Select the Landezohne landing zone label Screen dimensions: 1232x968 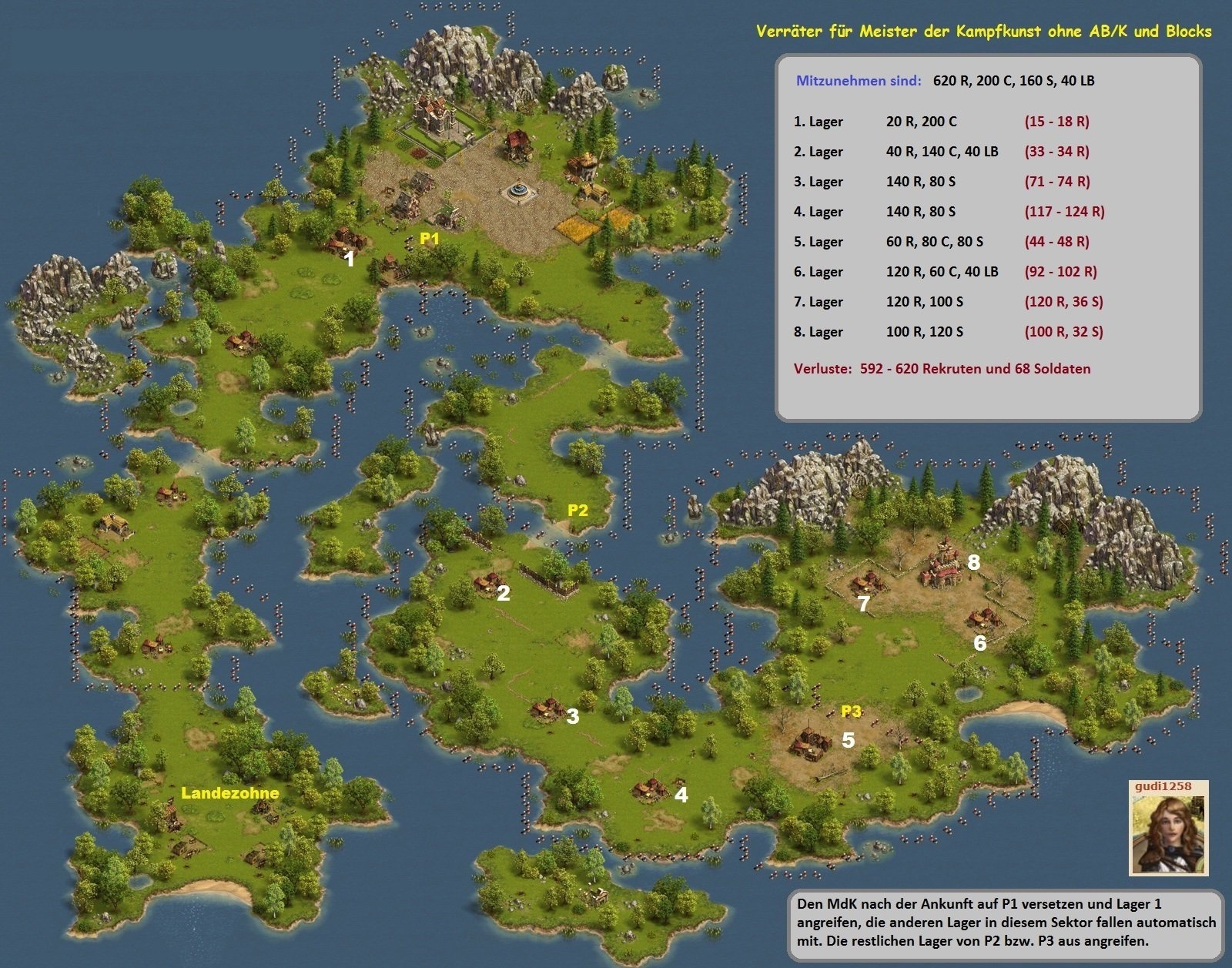coord(229,792)
